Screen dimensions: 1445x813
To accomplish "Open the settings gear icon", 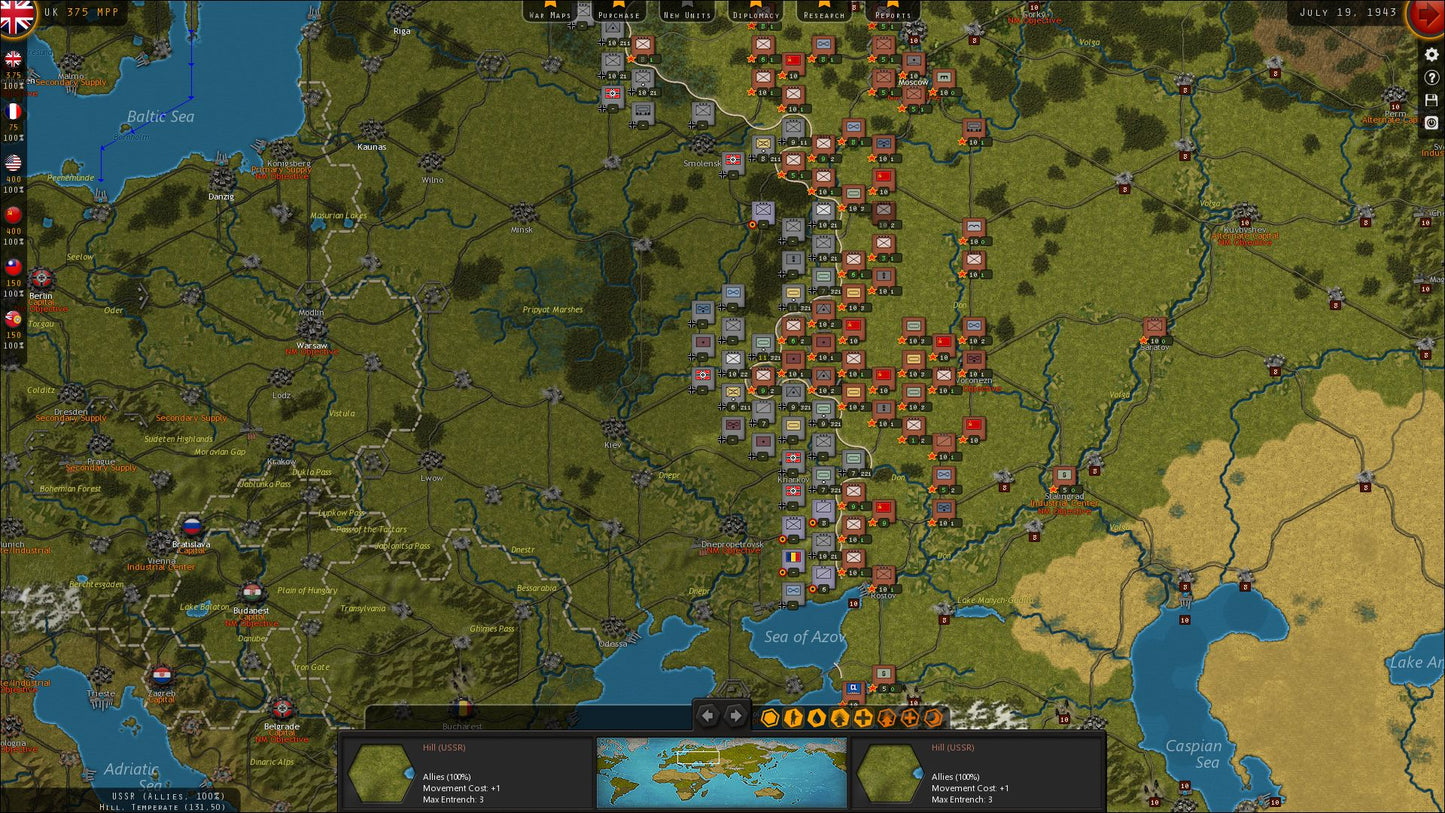I will [x=1432, y=56].
